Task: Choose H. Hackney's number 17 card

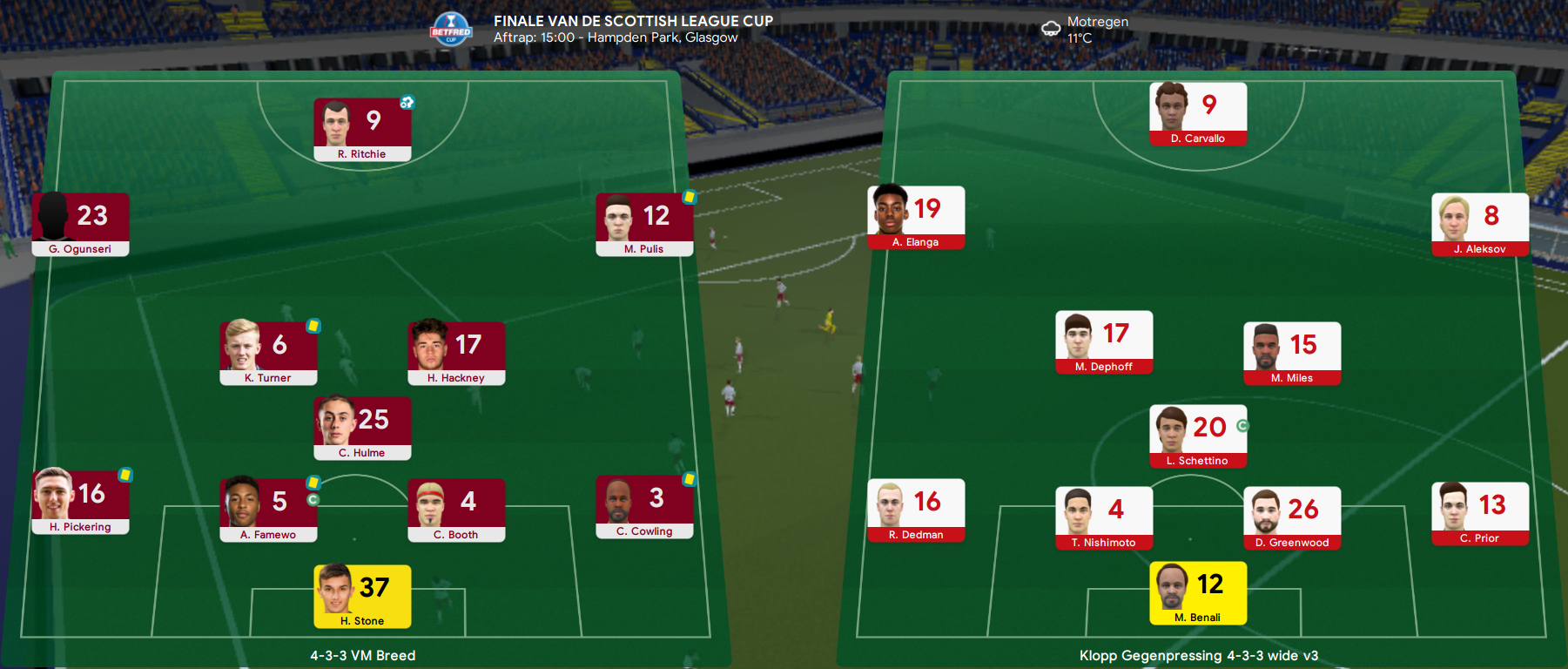Action: [x=456, y=353]
